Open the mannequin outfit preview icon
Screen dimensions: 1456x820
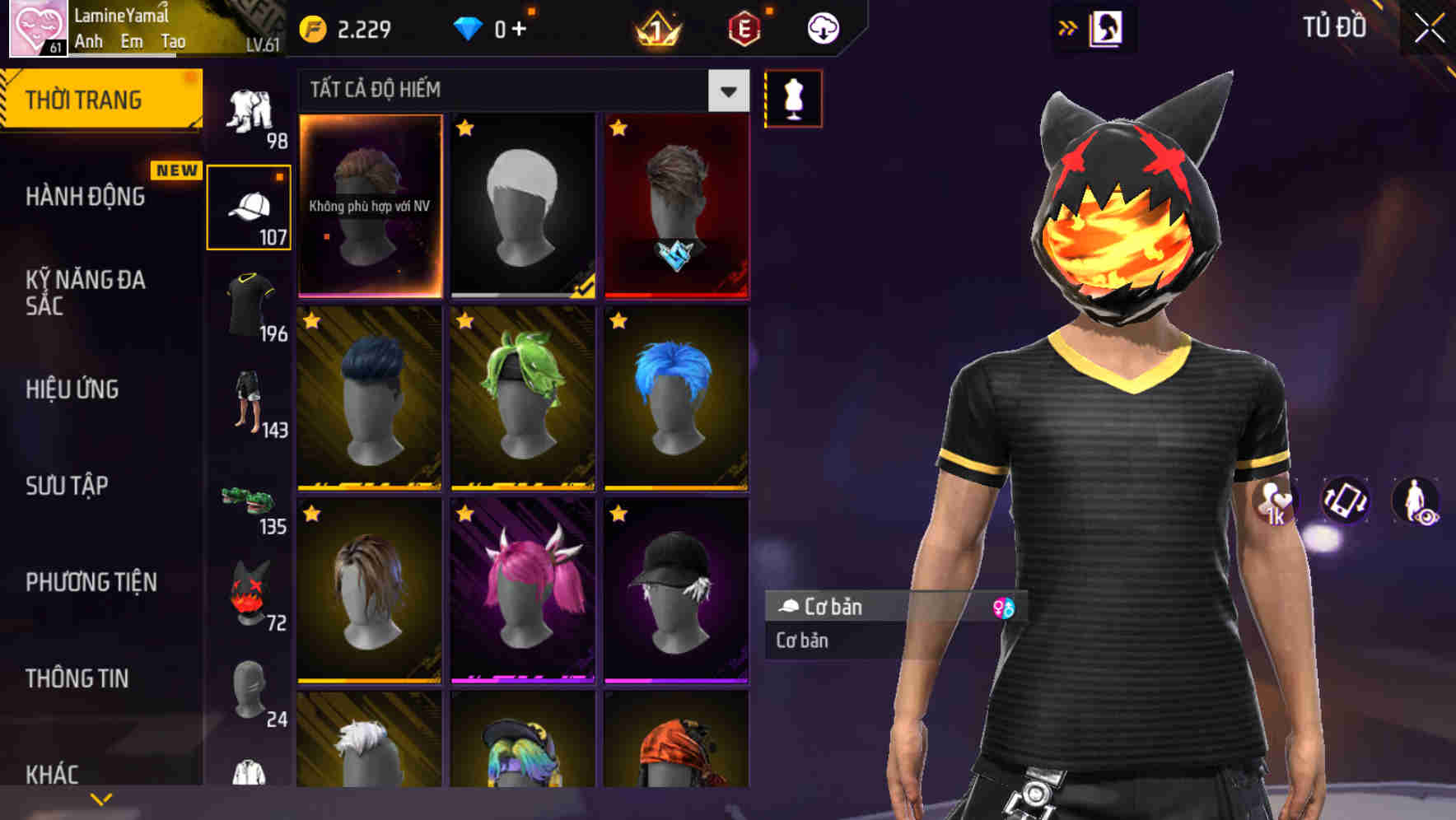point(793,98)
